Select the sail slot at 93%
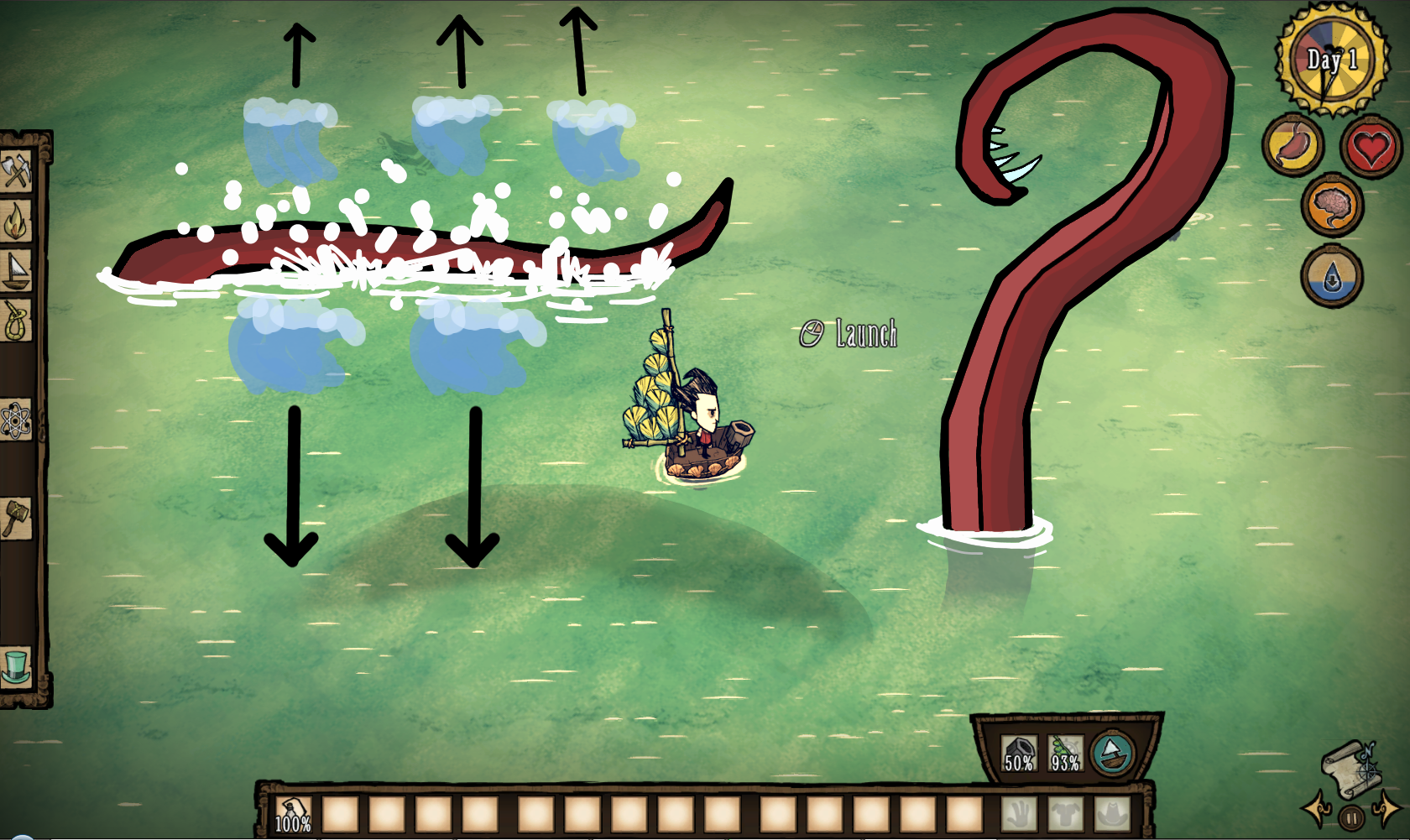The height and width of the screenshot is (840, 1410). (x=1065, y=754)
